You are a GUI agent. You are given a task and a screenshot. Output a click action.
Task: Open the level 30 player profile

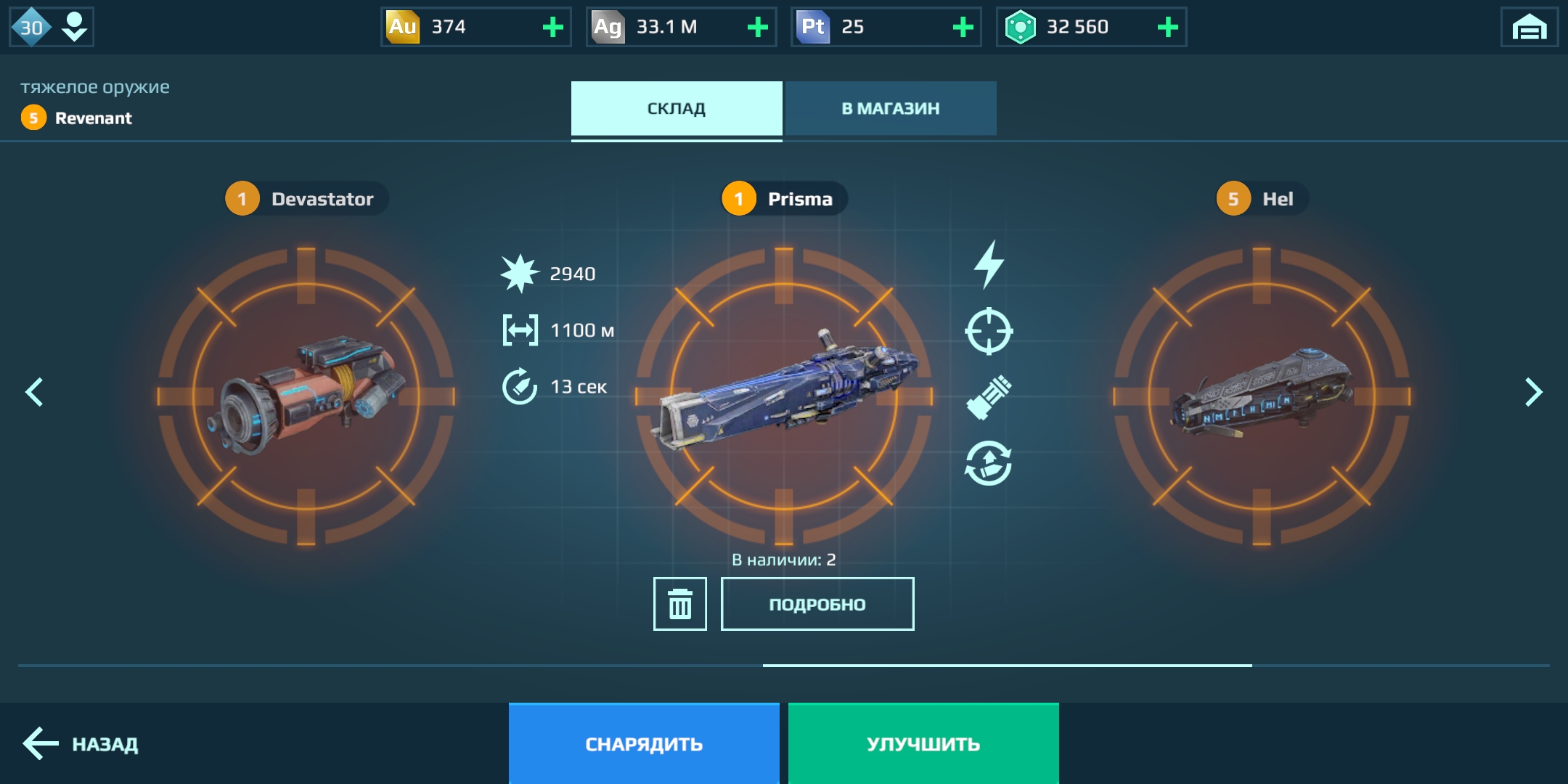(x=51, y=28)
